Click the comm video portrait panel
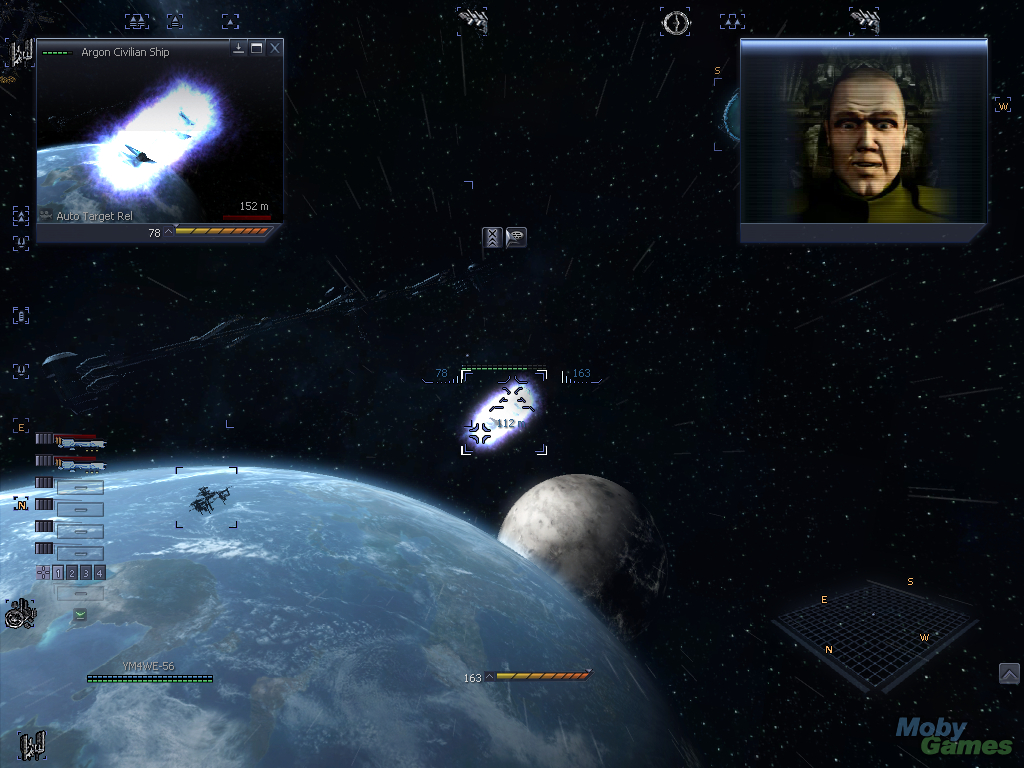Image resolution: width=1024 pixels, height=768 pixels. [x=864, y=140]
